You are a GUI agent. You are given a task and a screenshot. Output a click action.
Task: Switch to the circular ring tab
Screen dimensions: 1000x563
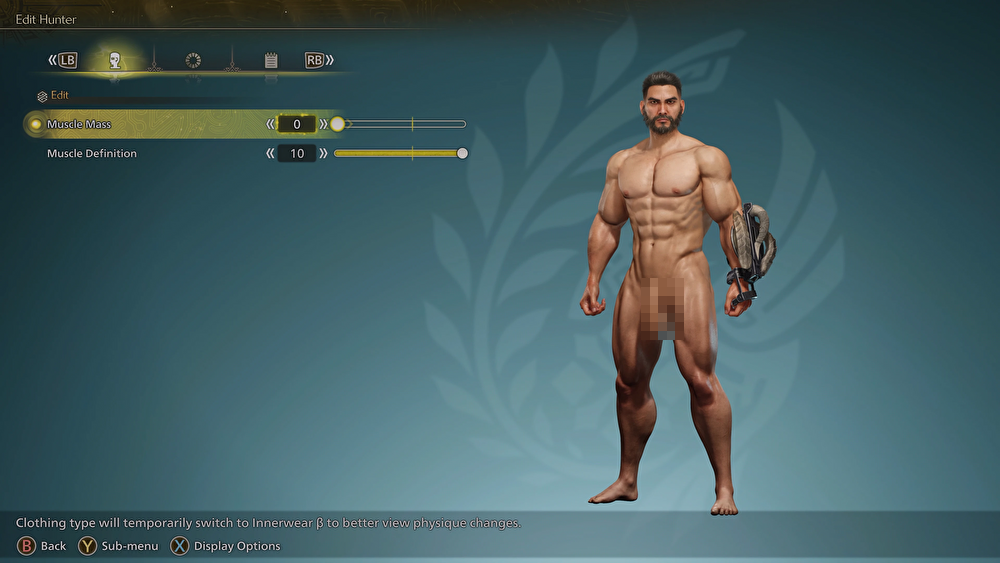pos(193,61)
